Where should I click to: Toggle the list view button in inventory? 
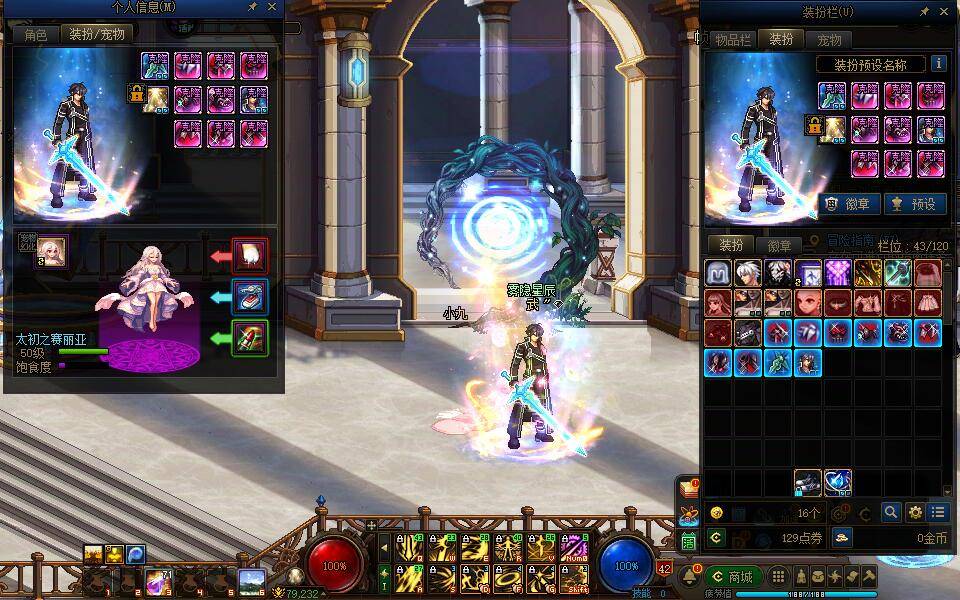937,512
